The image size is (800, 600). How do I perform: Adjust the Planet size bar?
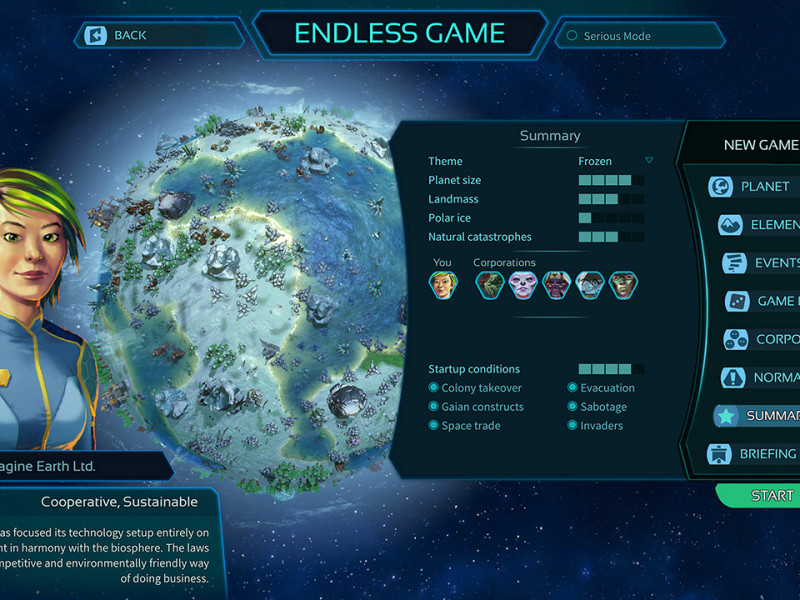610,180
